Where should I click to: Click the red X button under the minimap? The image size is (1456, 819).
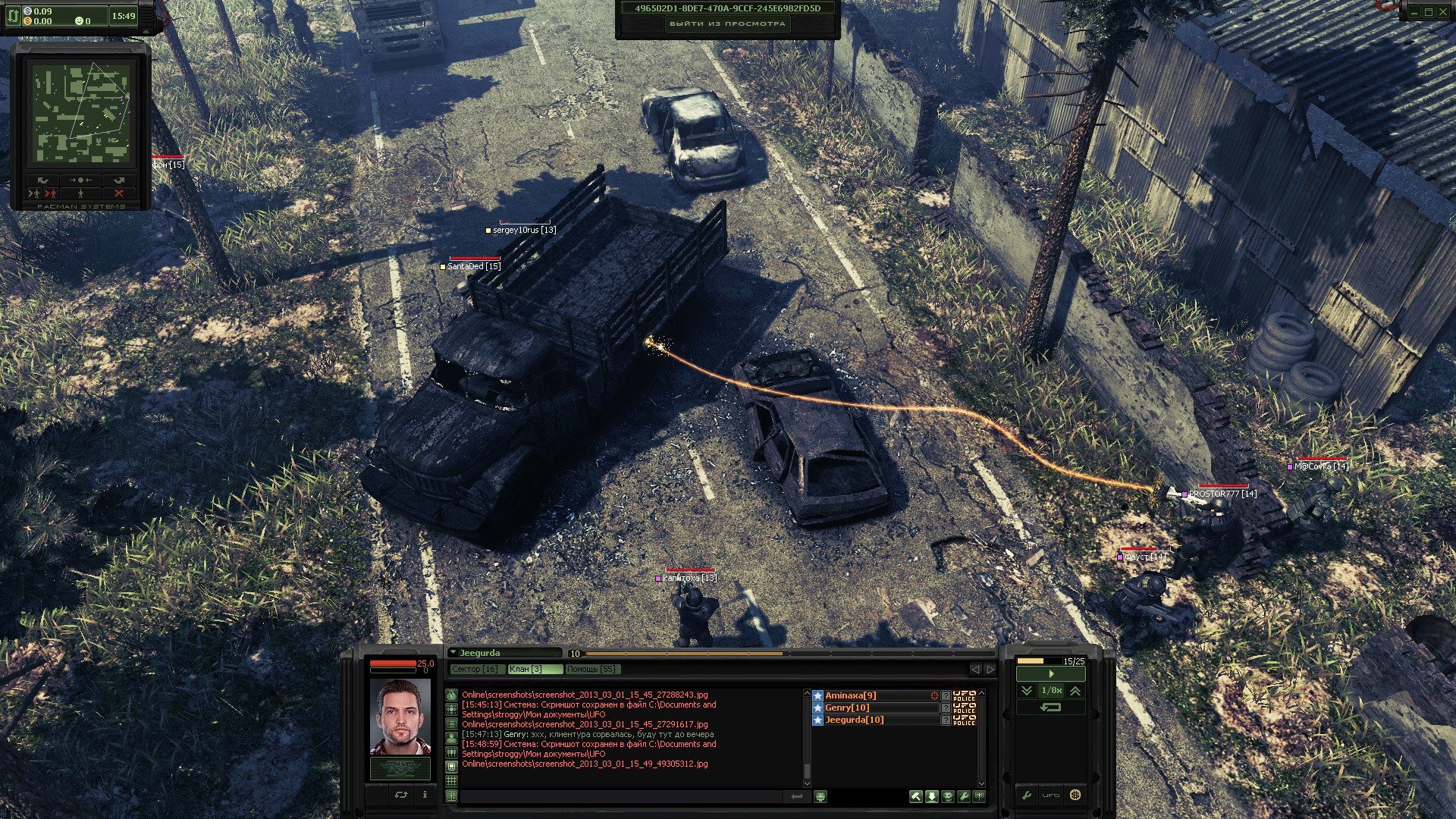click(x=118, y=193)
